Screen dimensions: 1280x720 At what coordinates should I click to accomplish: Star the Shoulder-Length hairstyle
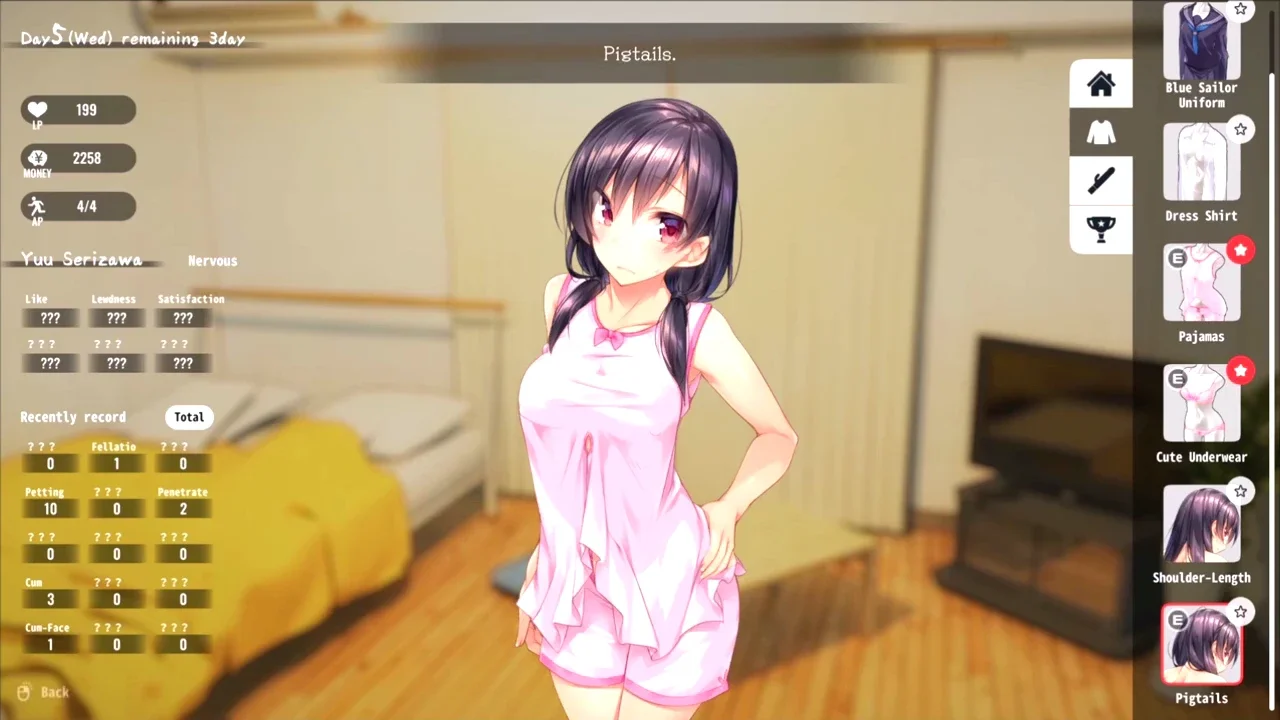(x=1241, y=491)
